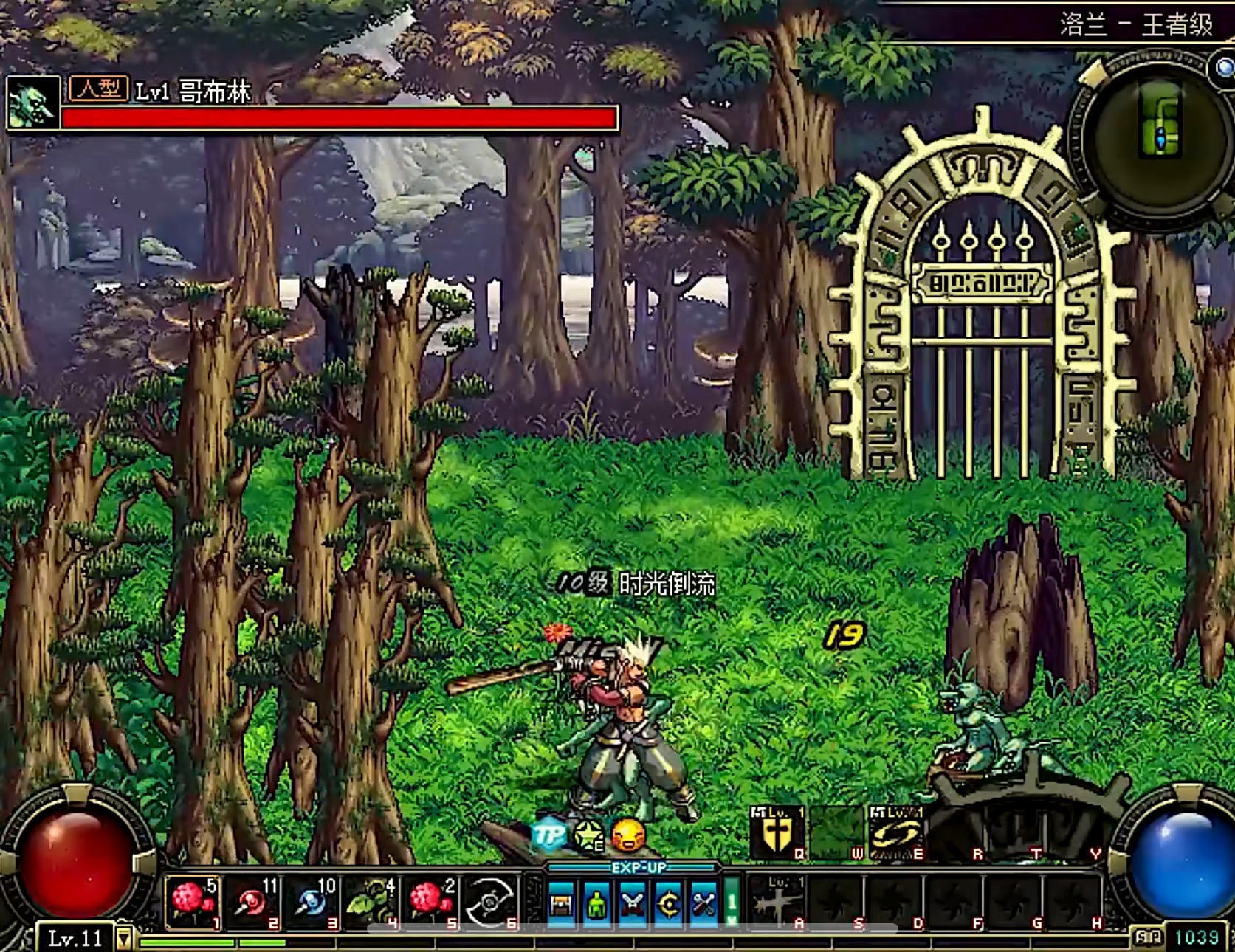Click the circular emblem item in slot 6
1235x952 pixels.
489,901
